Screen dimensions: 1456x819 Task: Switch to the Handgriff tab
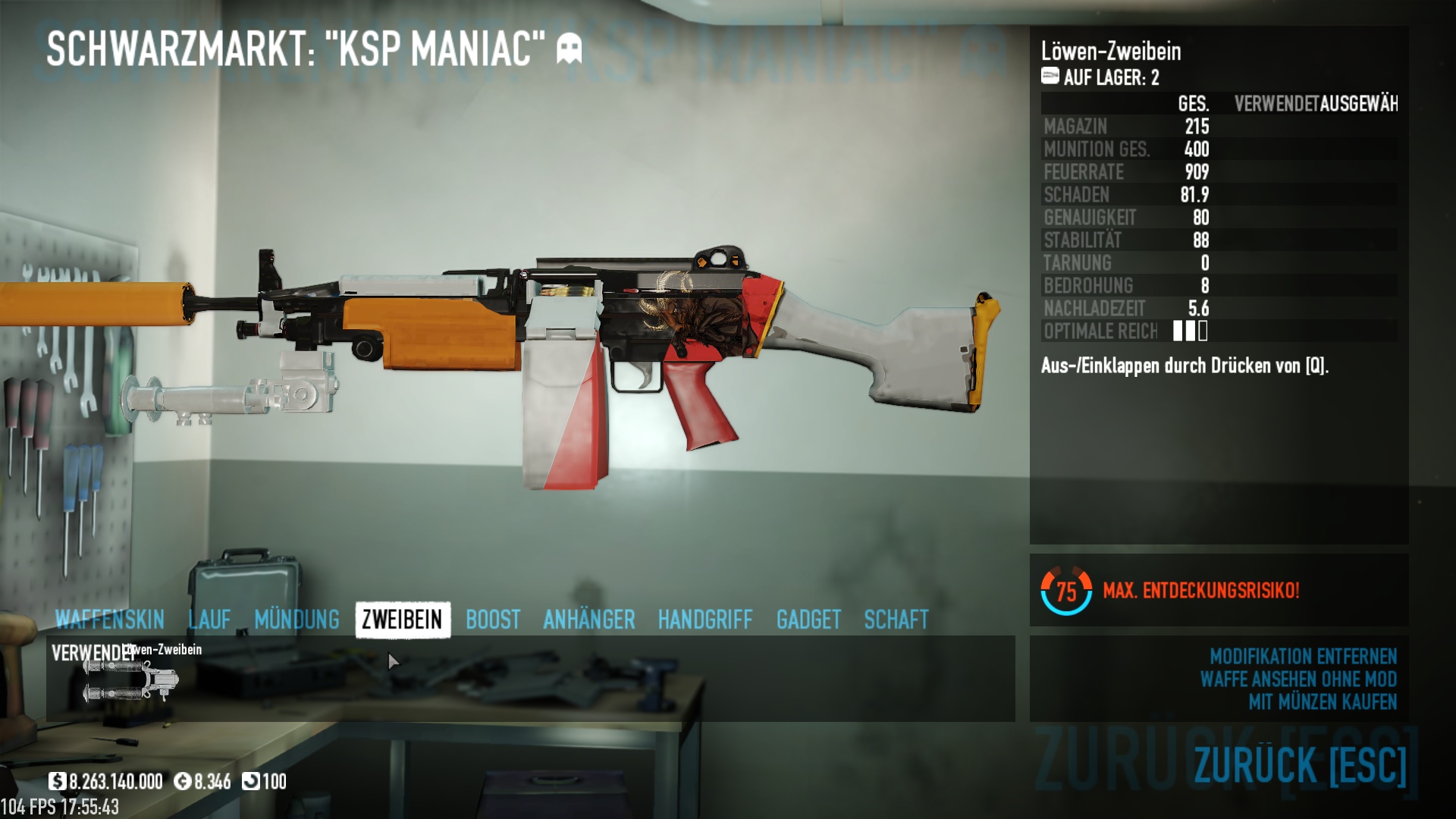click(x=705, y=620)
